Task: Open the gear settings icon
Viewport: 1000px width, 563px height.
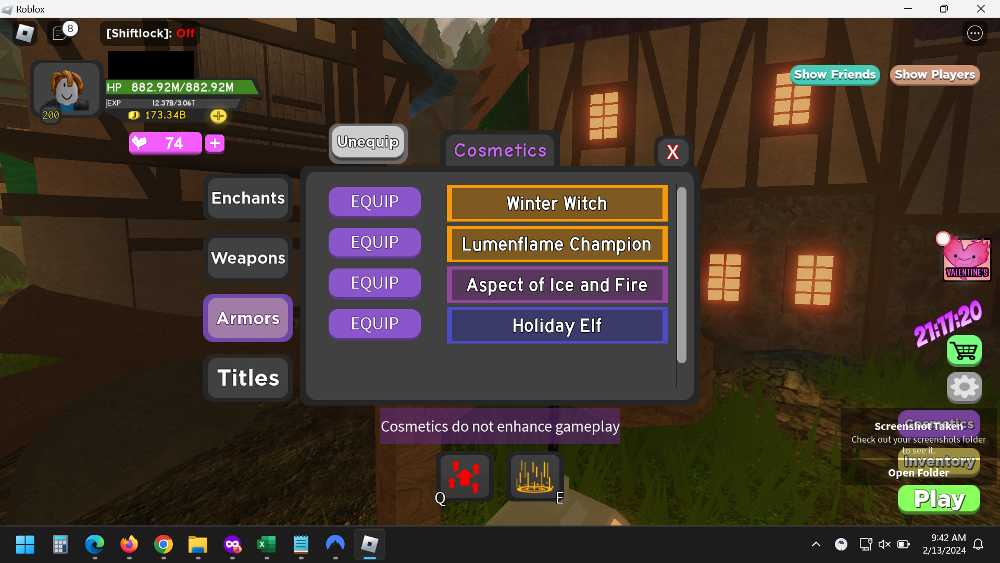Action: [x=964, y=387]
